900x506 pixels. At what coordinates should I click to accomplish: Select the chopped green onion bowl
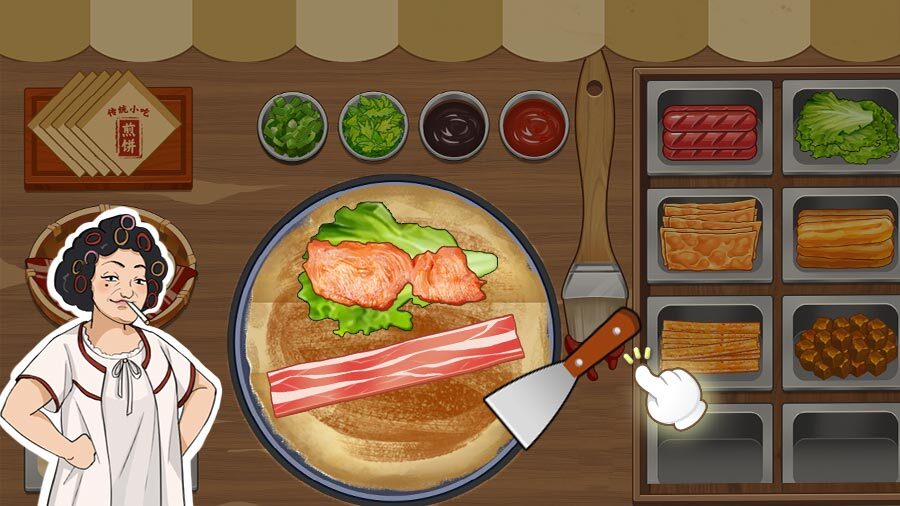pyautogui.click(x=293, y=126)
